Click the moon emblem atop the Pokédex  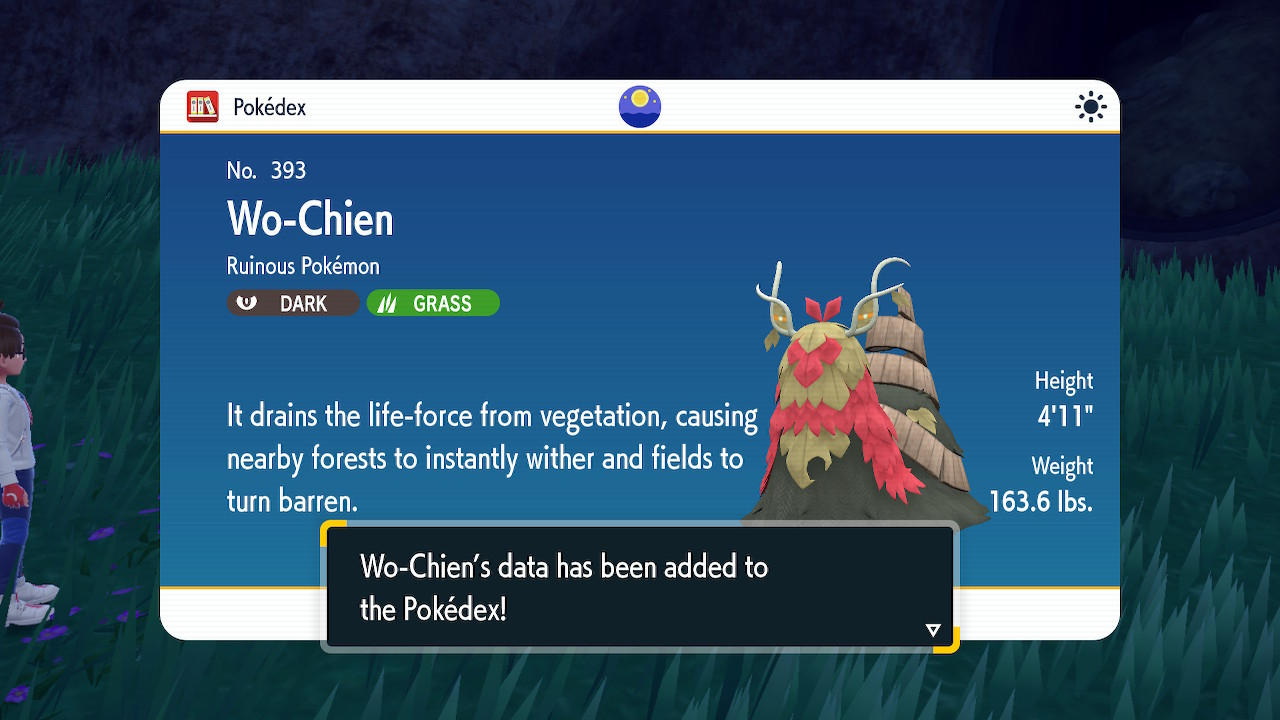point(640,107)
